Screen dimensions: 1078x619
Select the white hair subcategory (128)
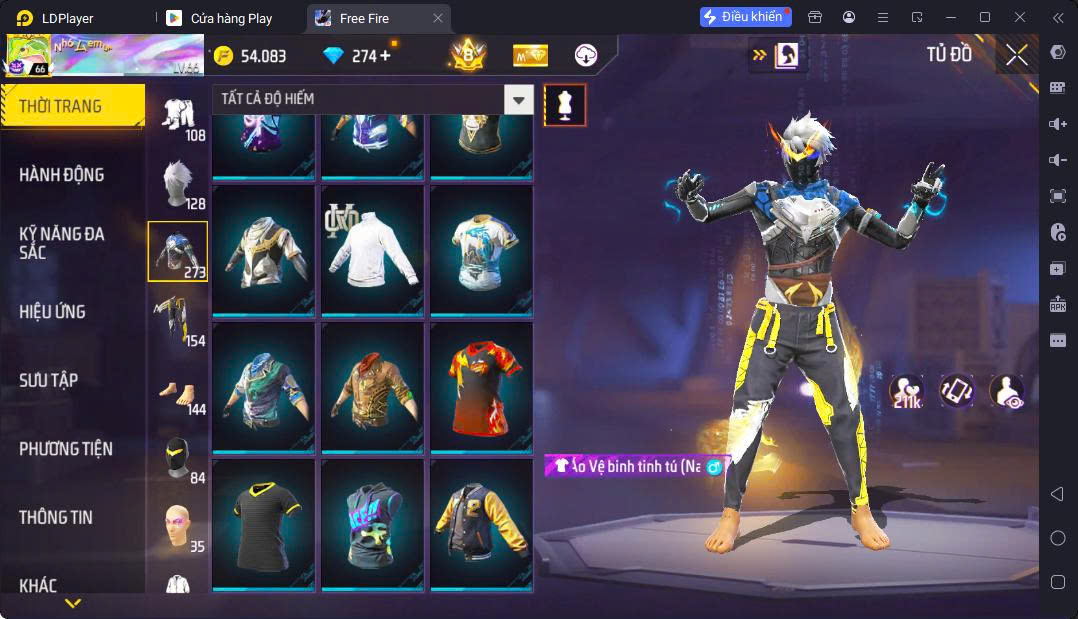click(x=178, y=184)
